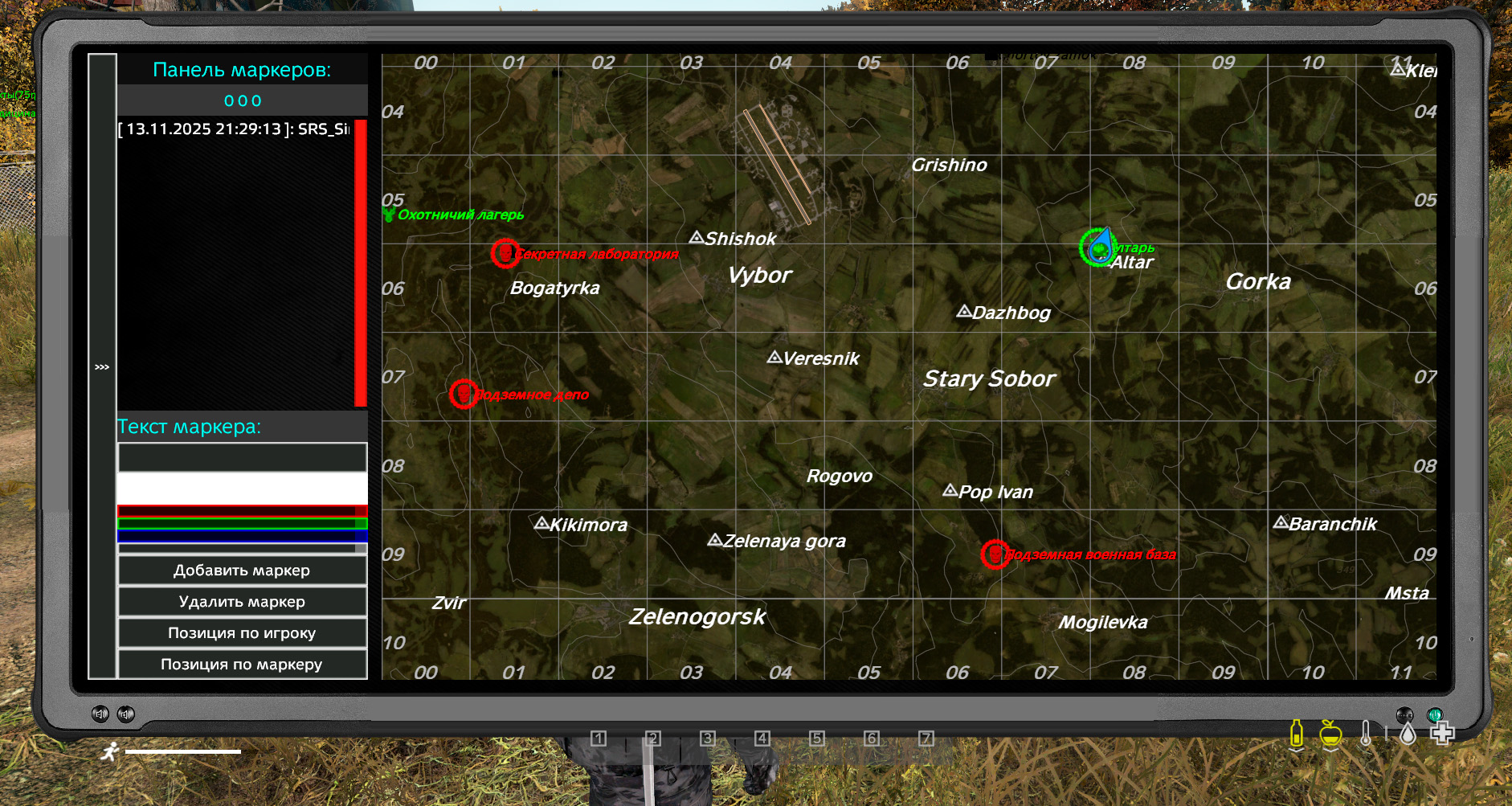This screenshot has width=1512, height=806.
Task: Click the white blood drop indicator
Action: click(1408, 734)
